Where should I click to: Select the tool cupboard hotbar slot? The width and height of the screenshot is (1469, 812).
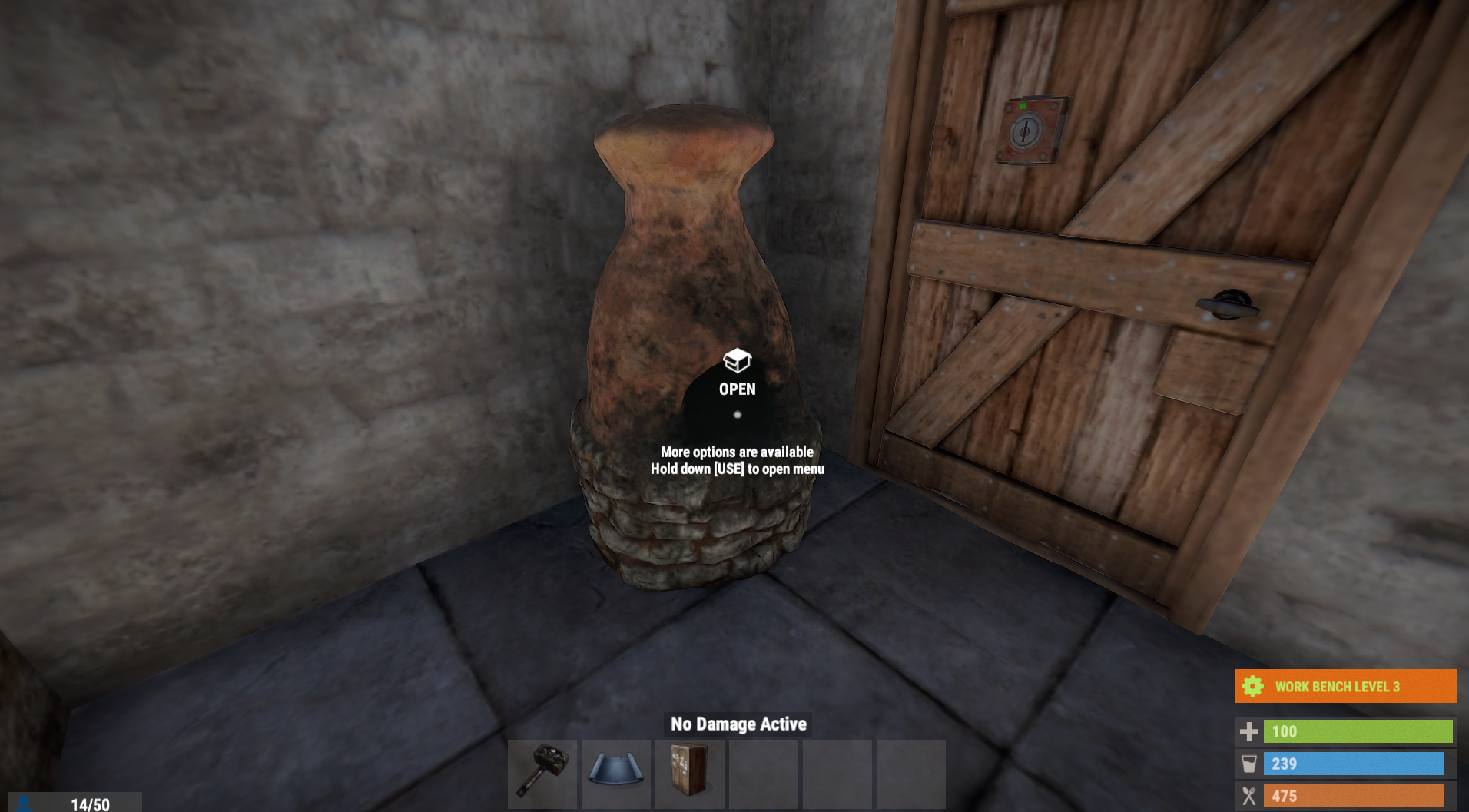[x=689, y=772]
